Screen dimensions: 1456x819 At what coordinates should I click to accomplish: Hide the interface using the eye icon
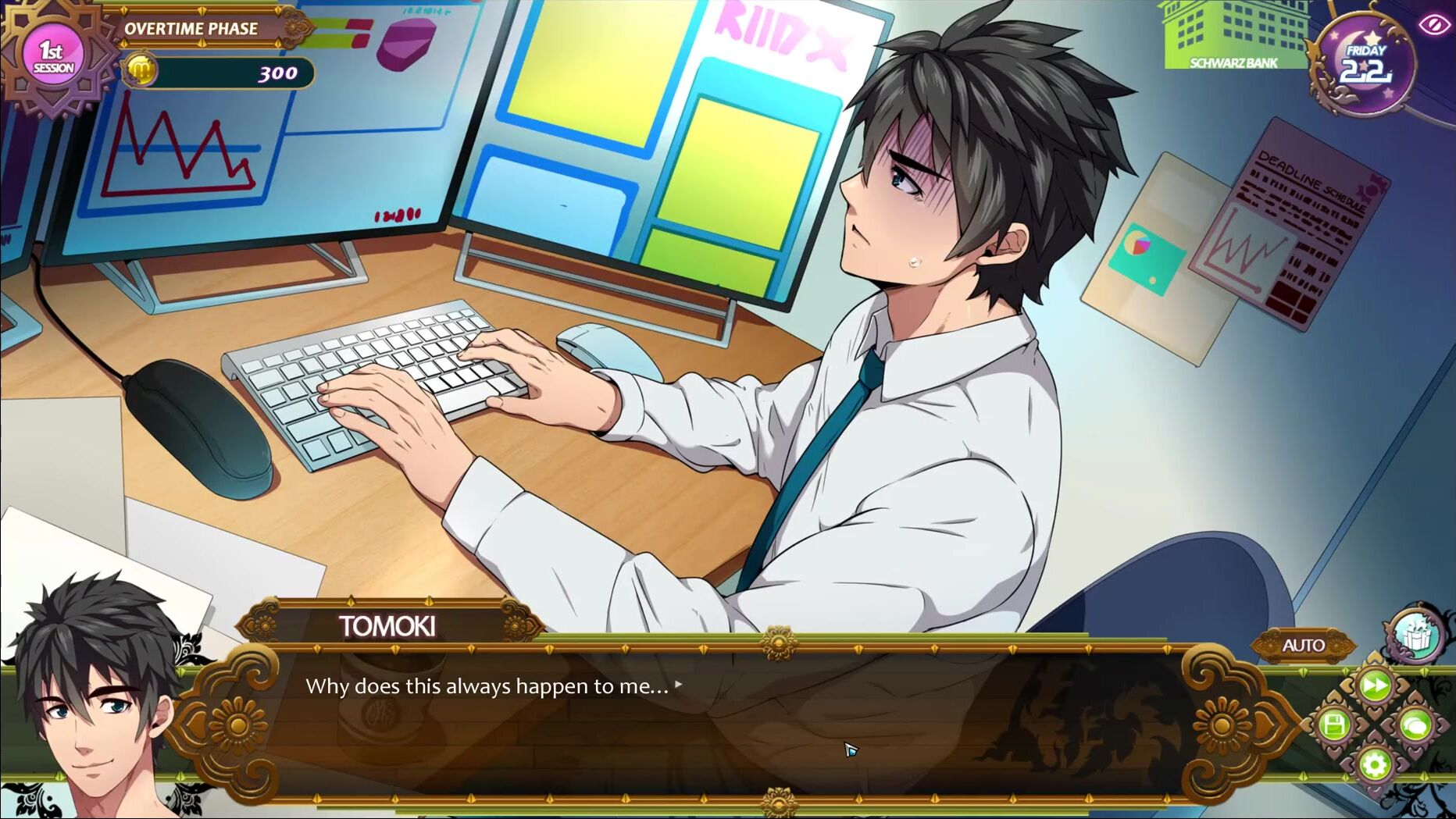(1433, 26)
